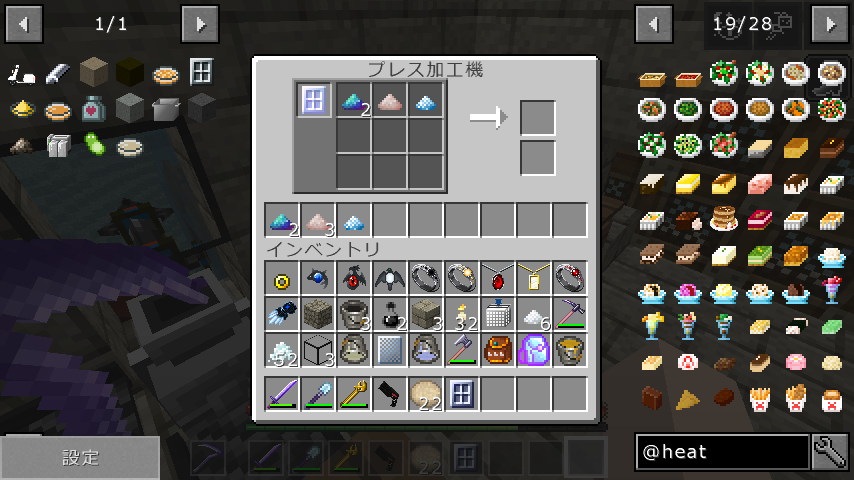Select the window pane item in hotbar
Viewport: 854px width, 480px height.
click(461, 393)
